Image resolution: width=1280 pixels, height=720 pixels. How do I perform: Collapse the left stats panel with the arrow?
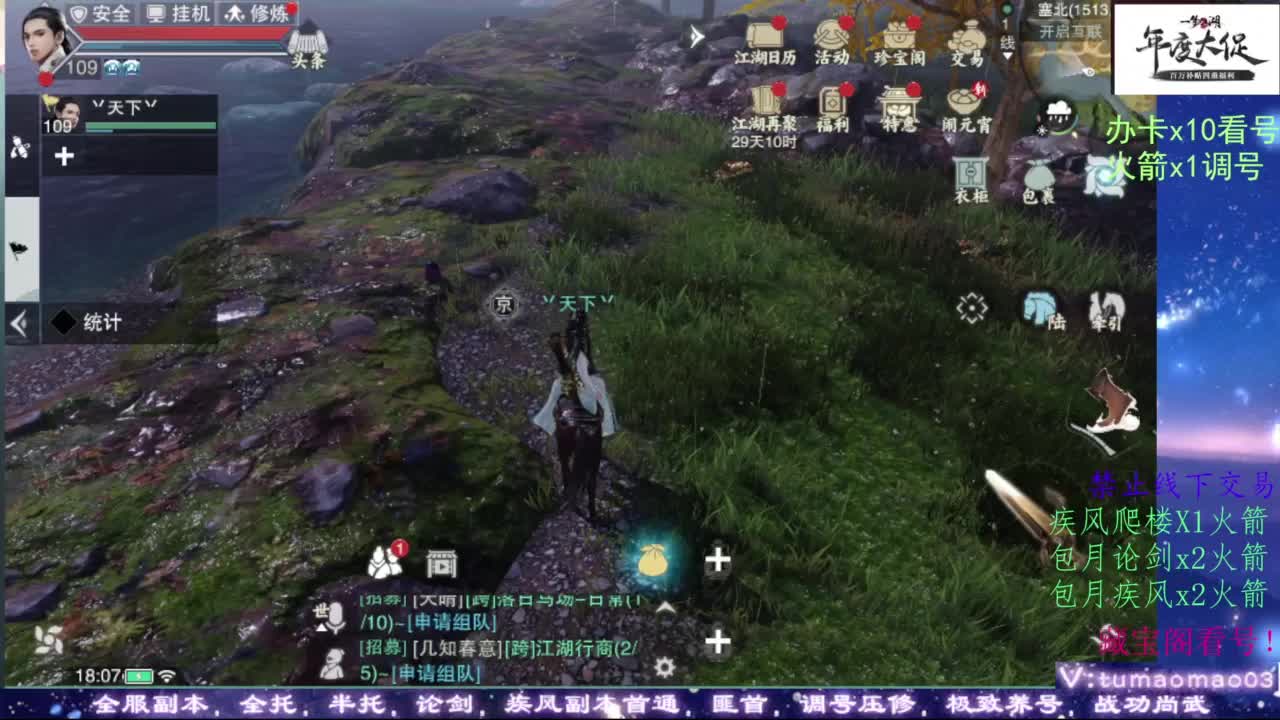pos(17,322)
